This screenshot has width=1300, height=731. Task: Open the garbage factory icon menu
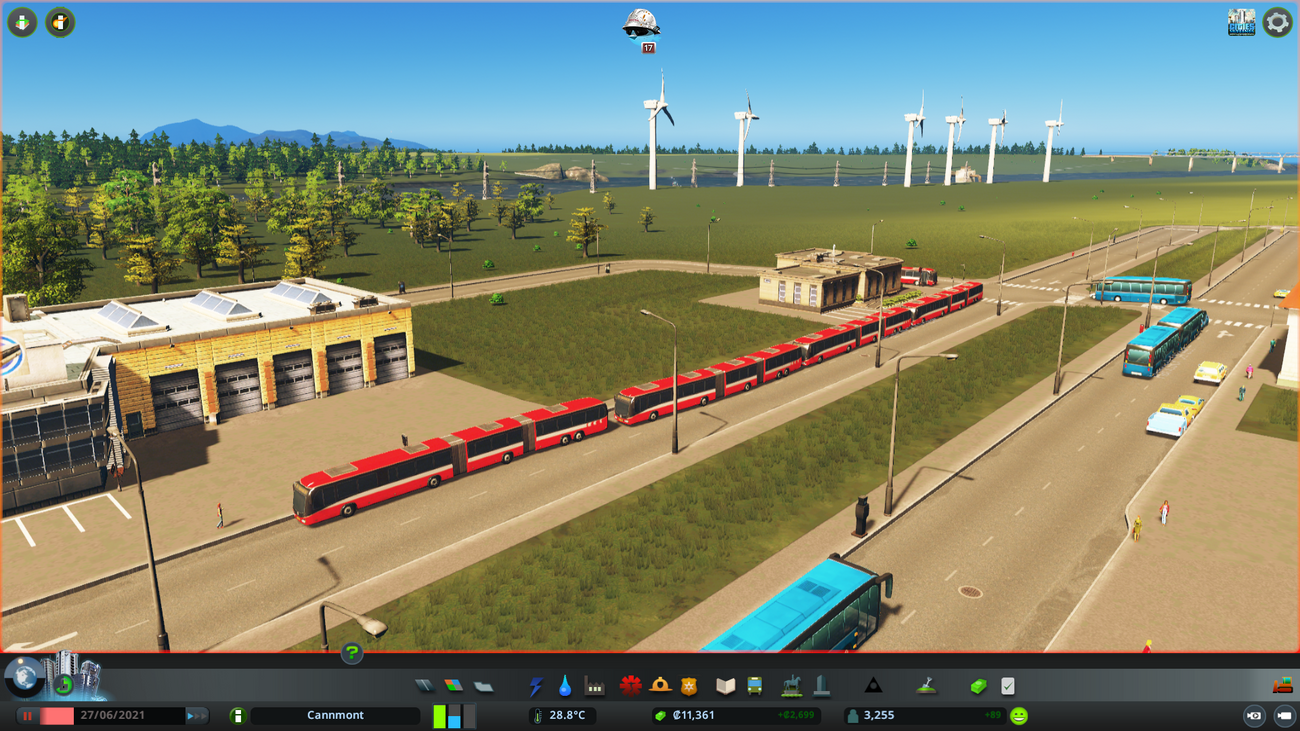(x=595, y=686)
